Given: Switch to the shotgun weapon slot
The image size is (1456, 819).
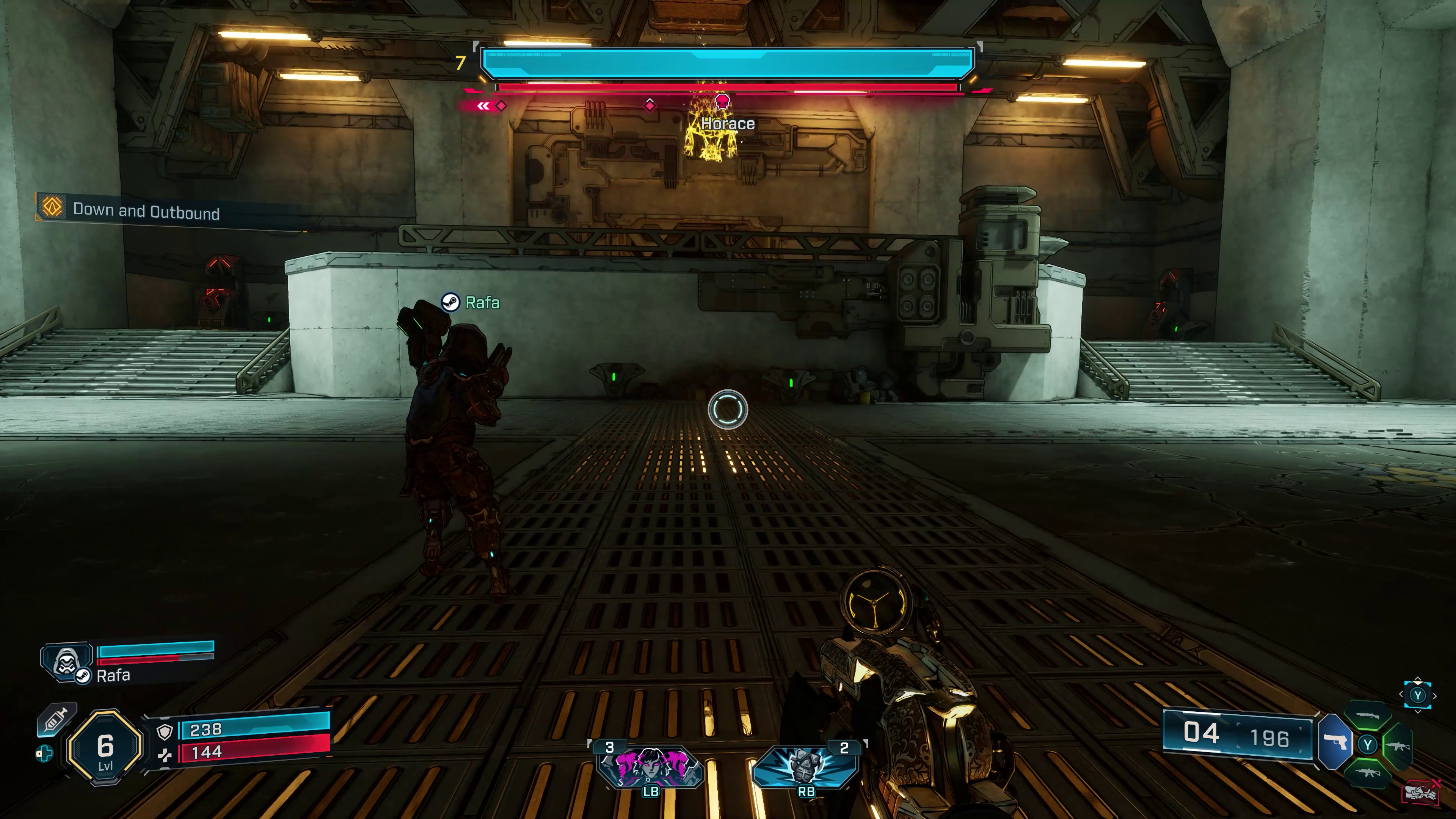Looking at the screenshot, I should [x=1367, y=716].
